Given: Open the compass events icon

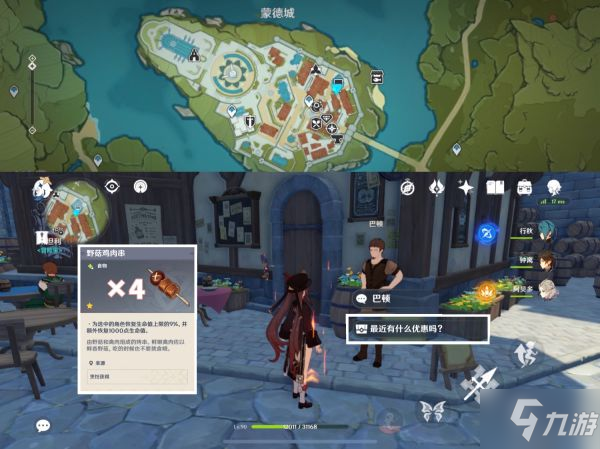Looking at the screenshot, I should (408, 187).
